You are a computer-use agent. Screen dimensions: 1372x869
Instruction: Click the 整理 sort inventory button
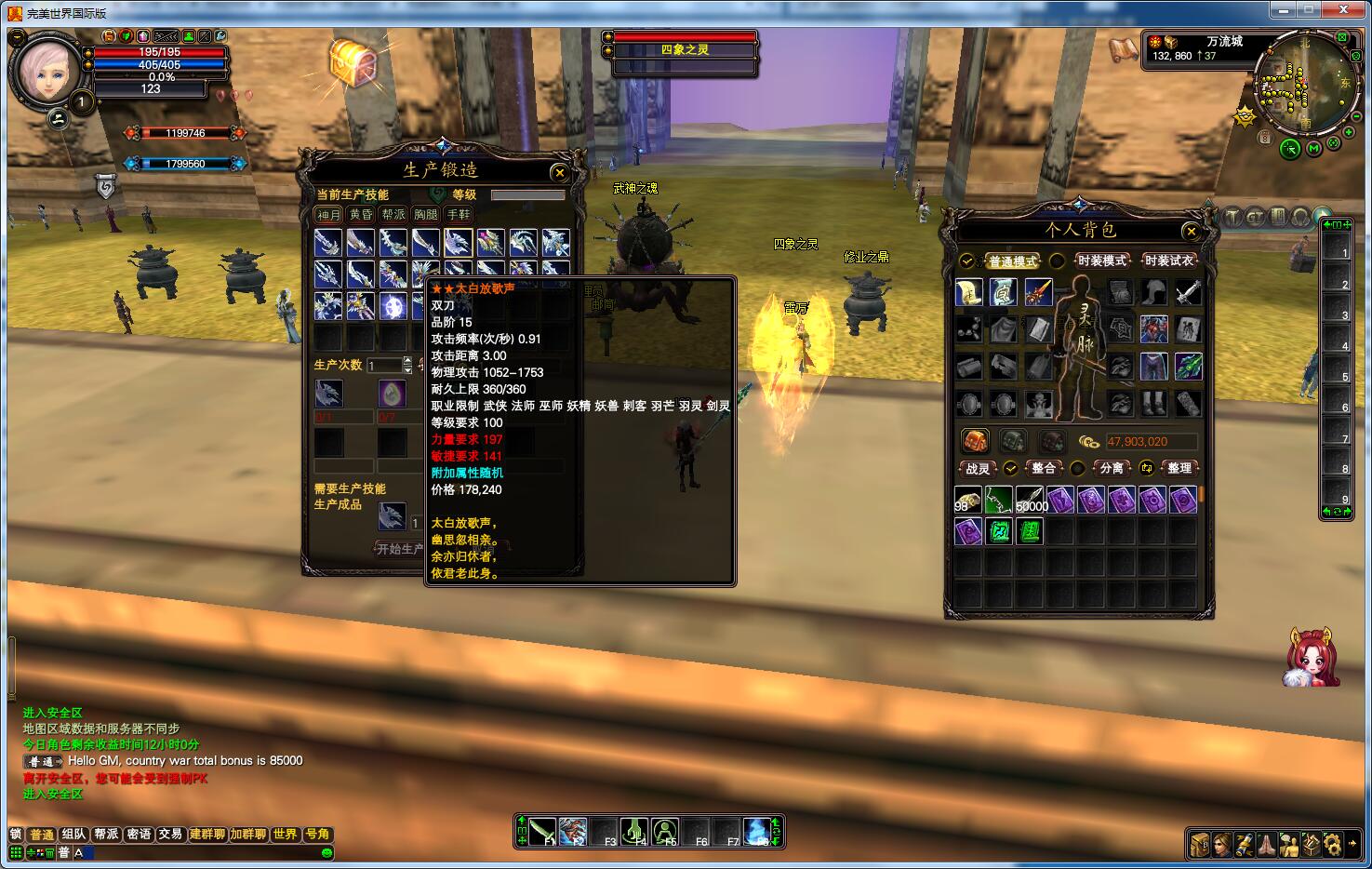click(x=1179, y=468)
